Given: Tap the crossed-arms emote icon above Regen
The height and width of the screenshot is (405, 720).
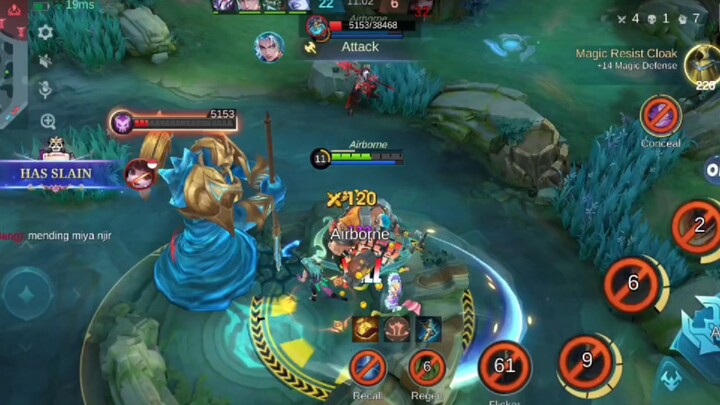Looking at the screenshot, I should [397, 329].
